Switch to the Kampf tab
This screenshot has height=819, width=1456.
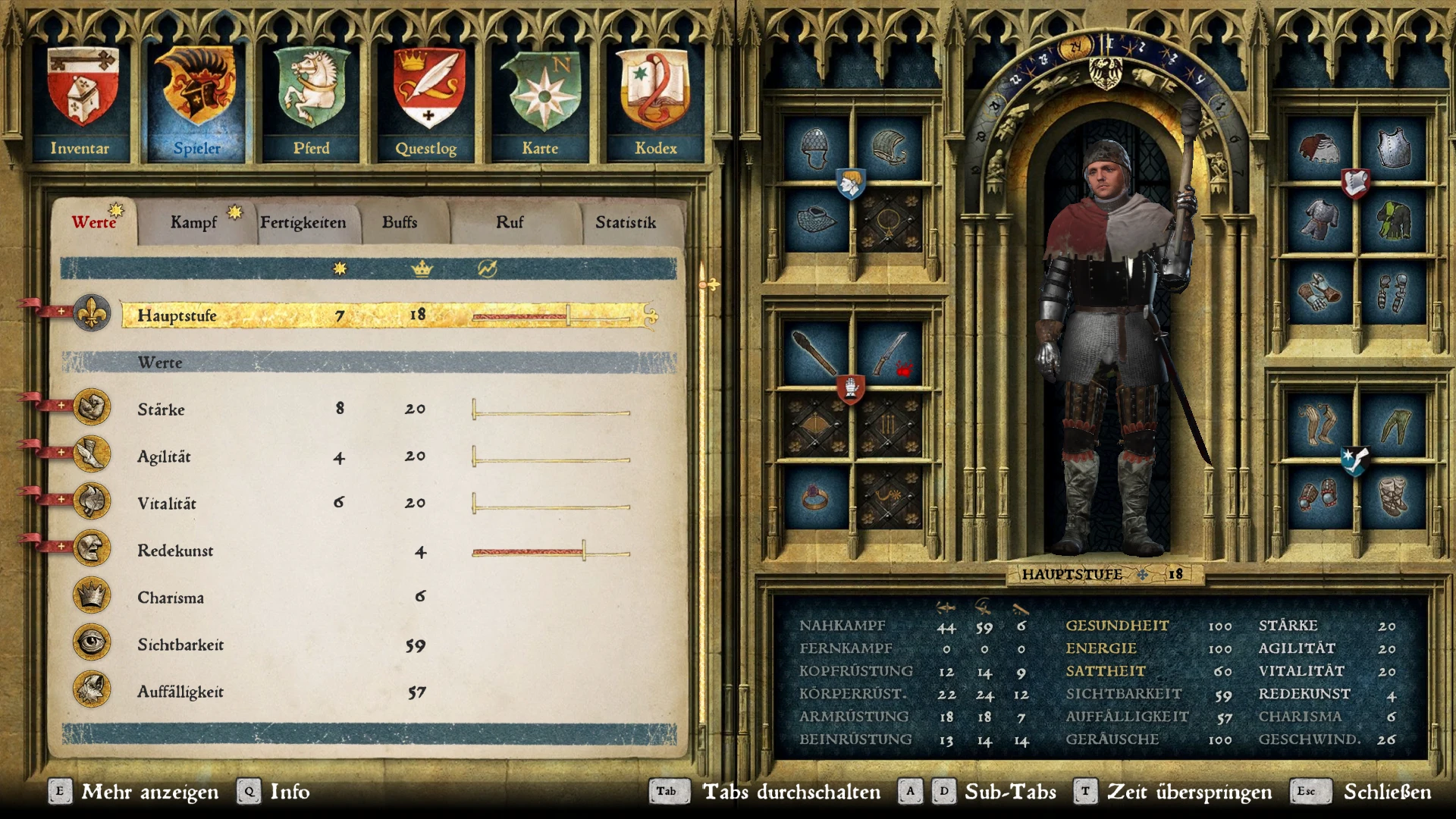(196, 222)
